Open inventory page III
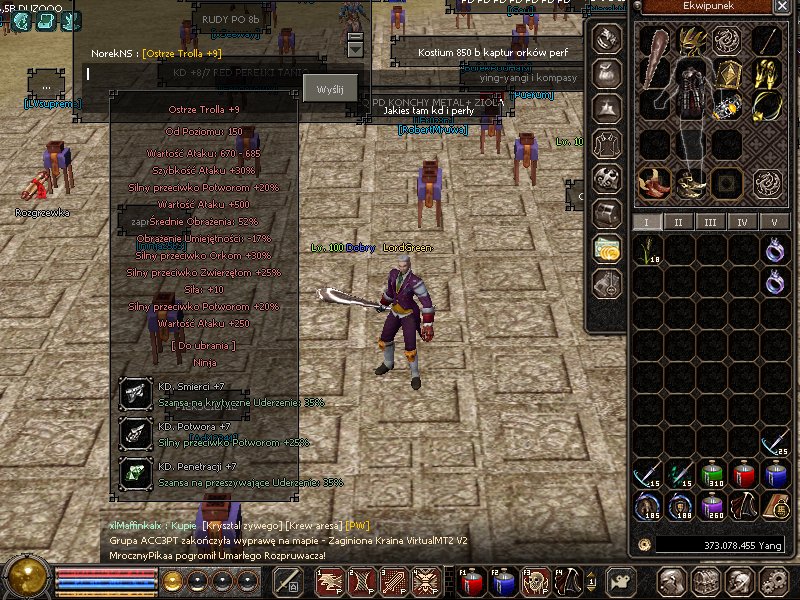 [710, 222]
